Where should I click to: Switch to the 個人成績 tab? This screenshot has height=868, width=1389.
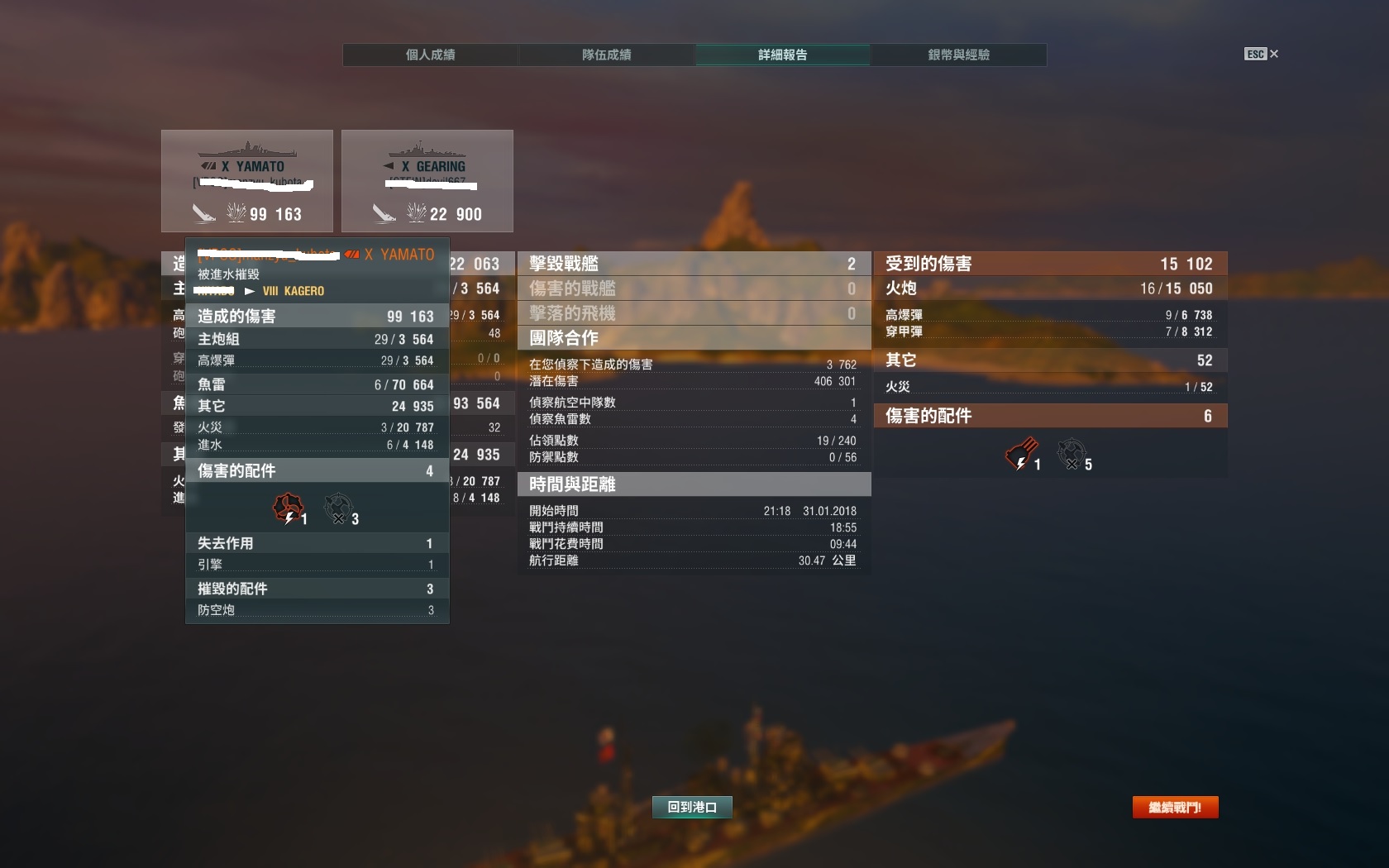pyautogui.click(x=430, y=55)
